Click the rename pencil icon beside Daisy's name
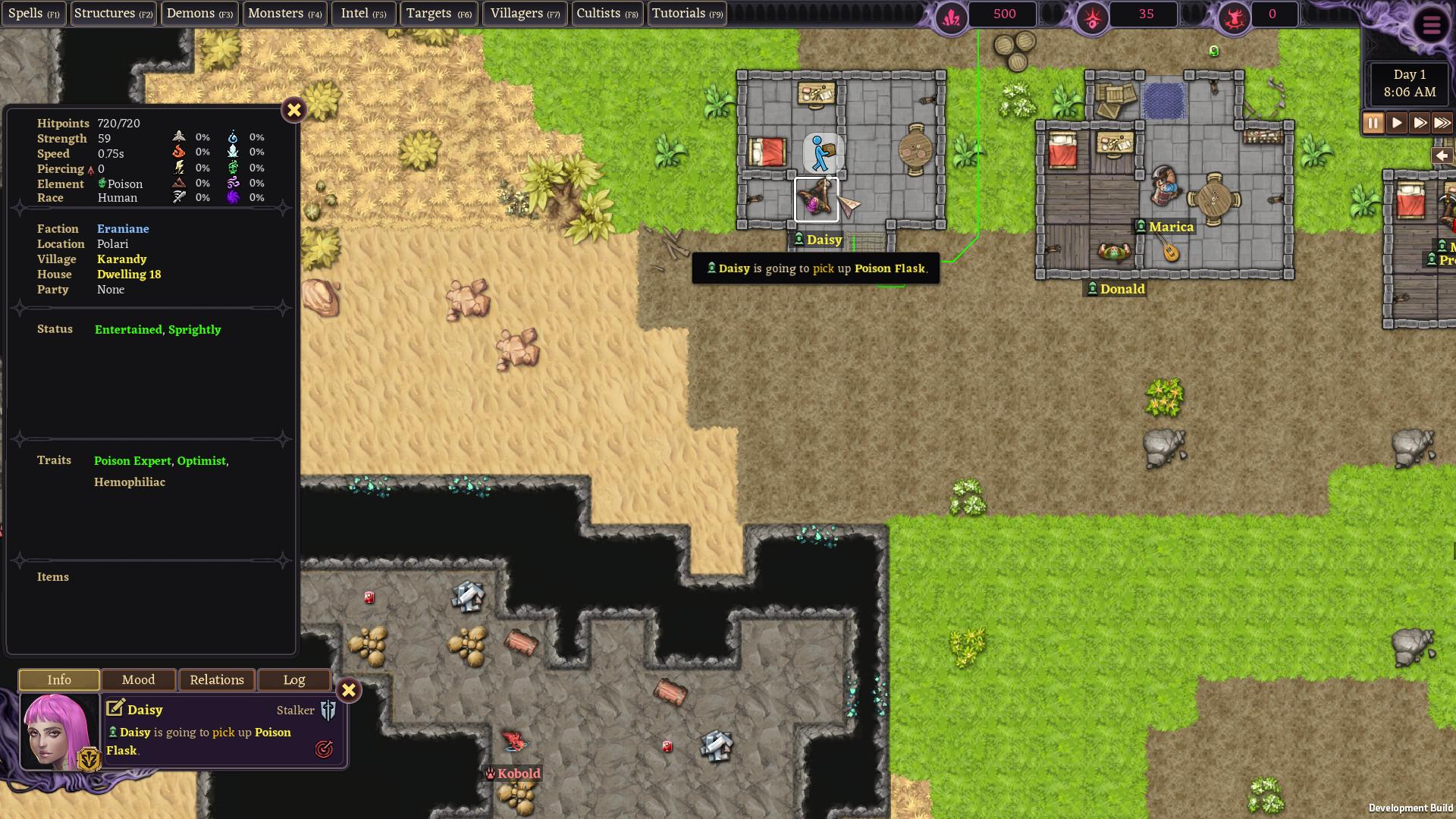This screenshot has height=819, width=1456. (115, 708)
